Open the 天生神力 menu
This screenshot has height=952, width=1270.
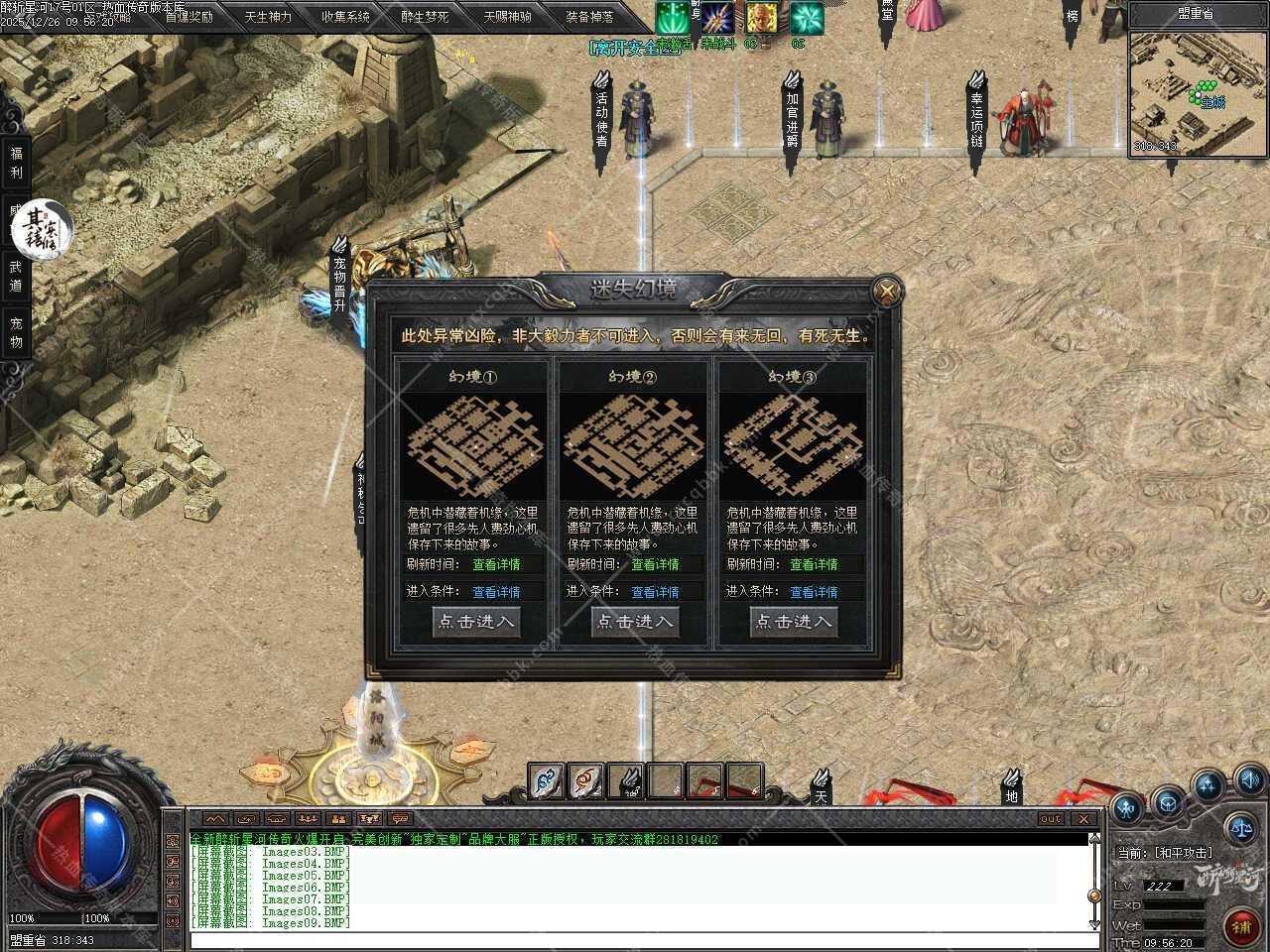pyautogui.click(x=268, y=17)
